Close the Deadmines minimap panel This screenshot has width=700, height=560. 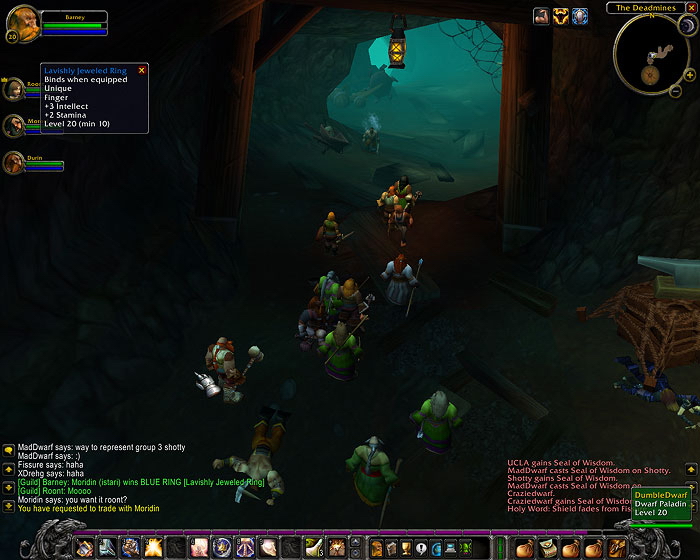click(691, 7)
